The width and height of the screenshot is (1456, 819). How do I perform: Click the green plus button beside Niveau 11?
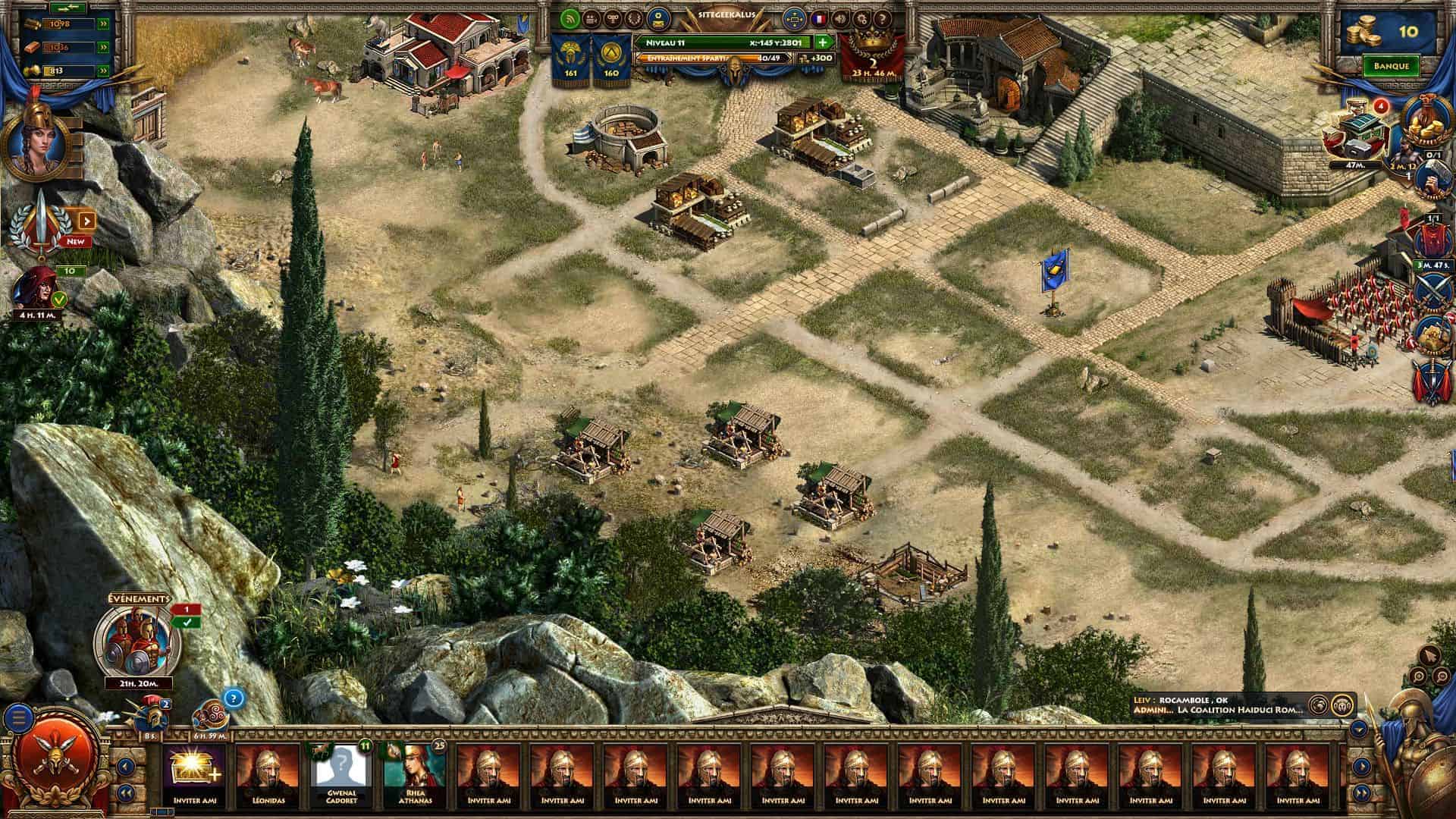[823, 42]
